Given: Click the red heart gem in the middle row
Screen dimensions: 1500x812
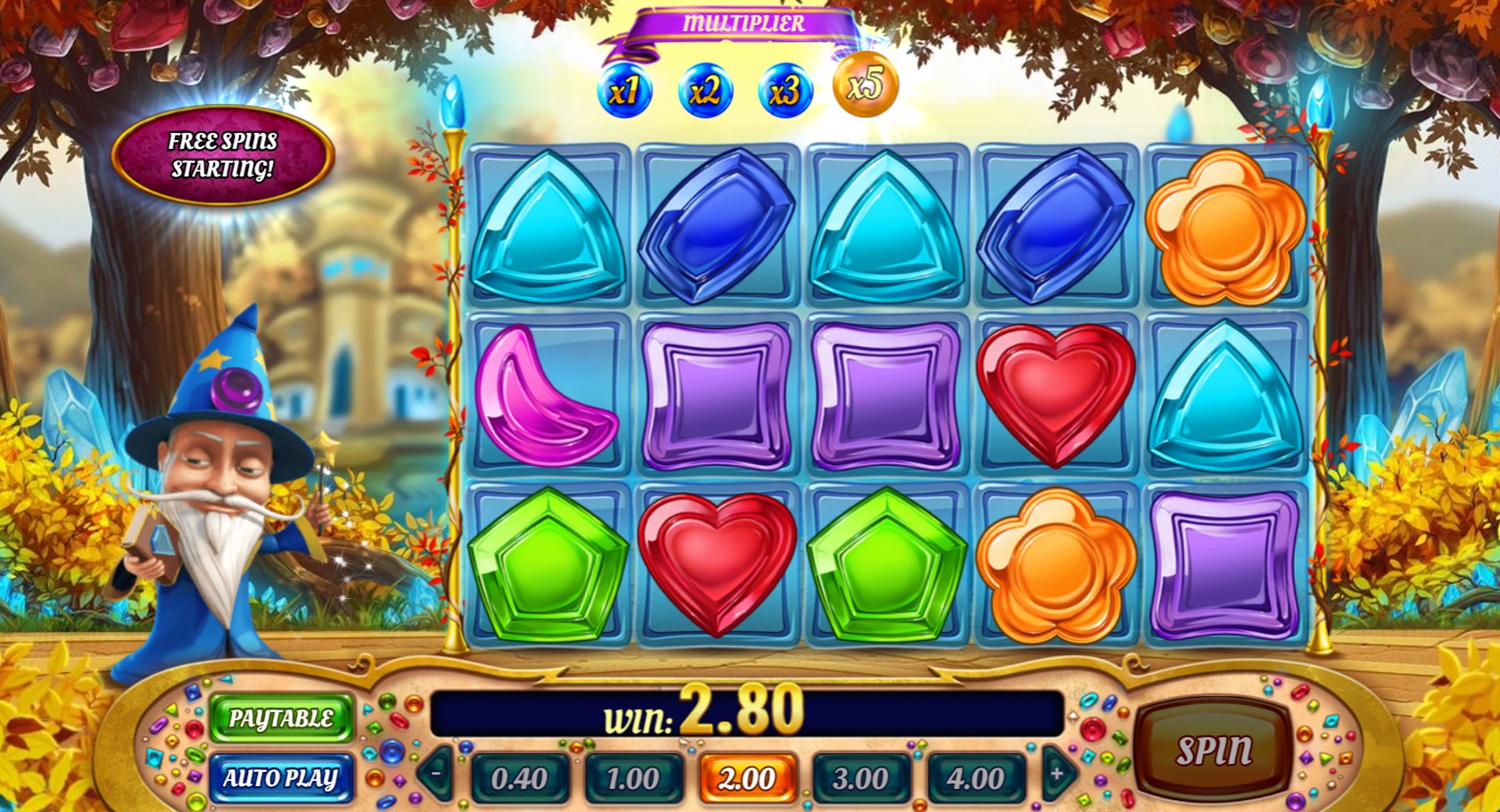Looking at the screenshot, I should tap(1052, 395).
